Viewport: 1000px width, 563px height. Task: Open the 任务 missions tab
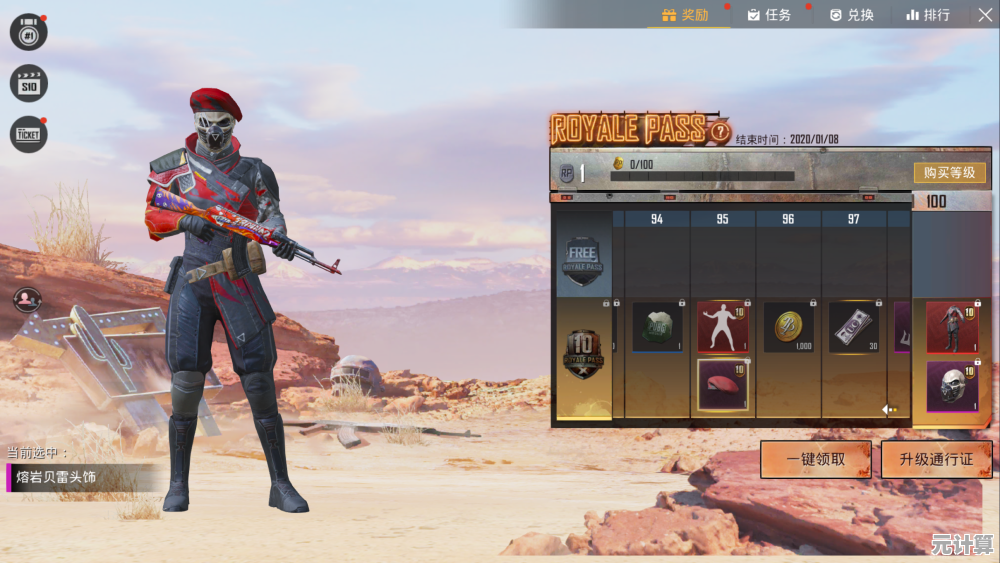[768, 15]
